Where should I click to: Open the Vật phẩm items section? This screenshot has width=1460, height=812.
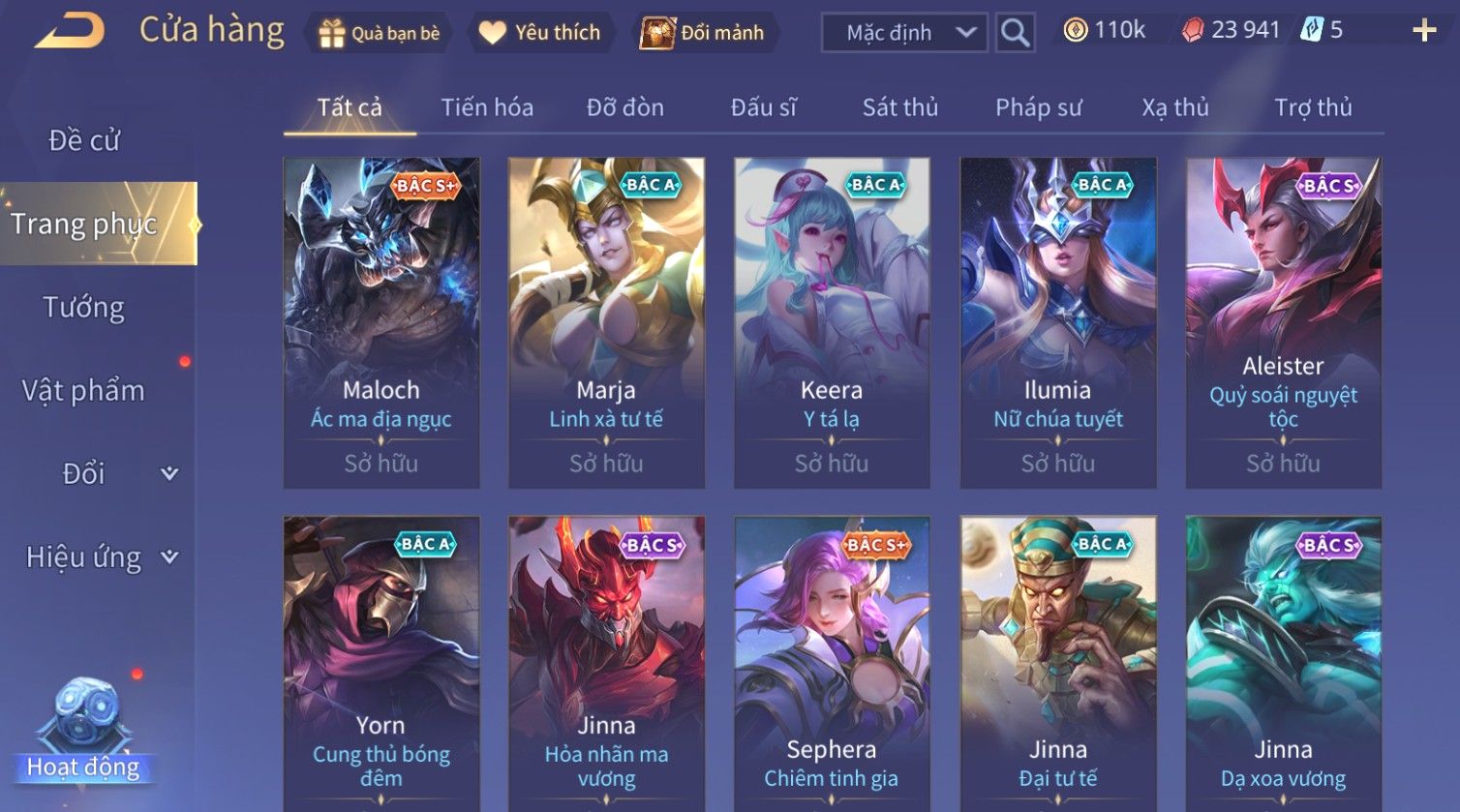(x=84, y=391)
